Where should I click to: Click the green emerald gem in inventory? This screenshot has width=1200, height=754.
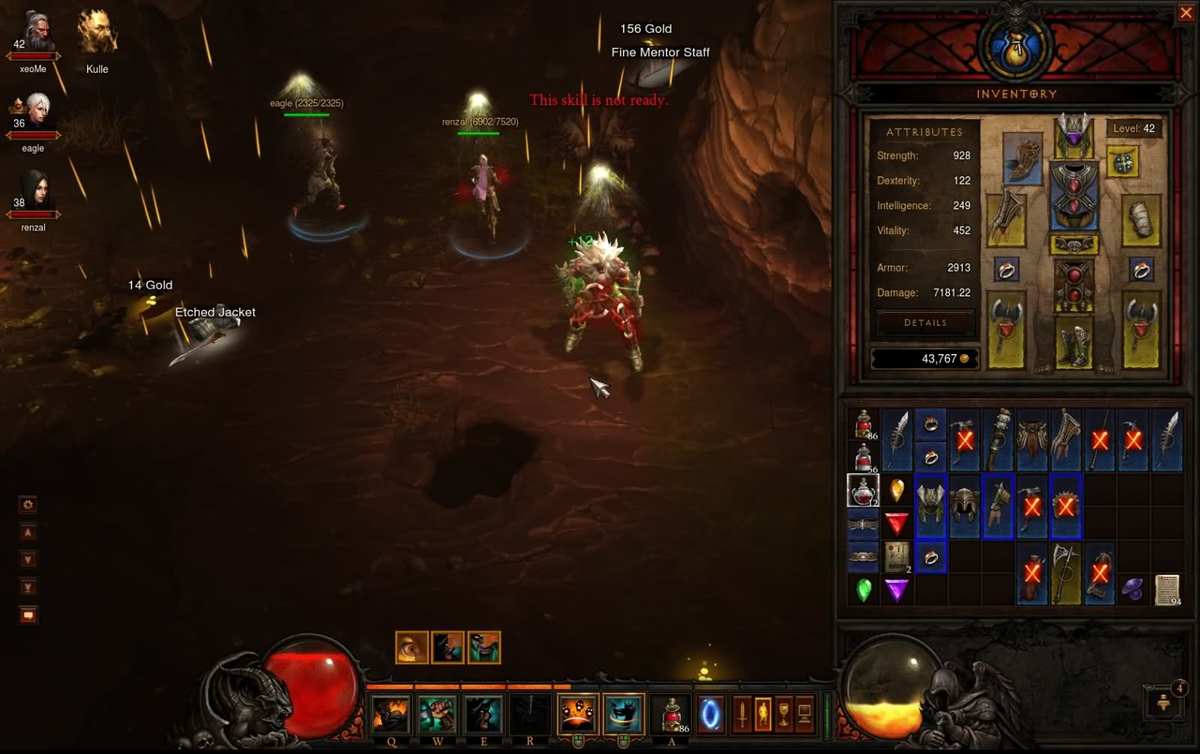pyautogui.click(x=864, y=589)
